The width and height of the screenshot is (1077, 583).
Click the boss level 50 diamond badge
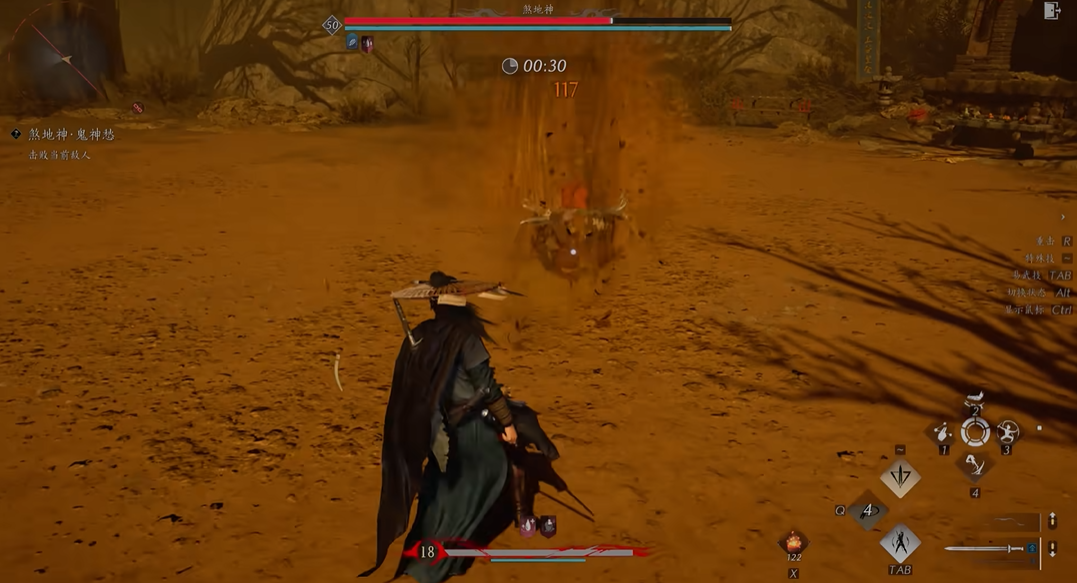coord(332,24)
